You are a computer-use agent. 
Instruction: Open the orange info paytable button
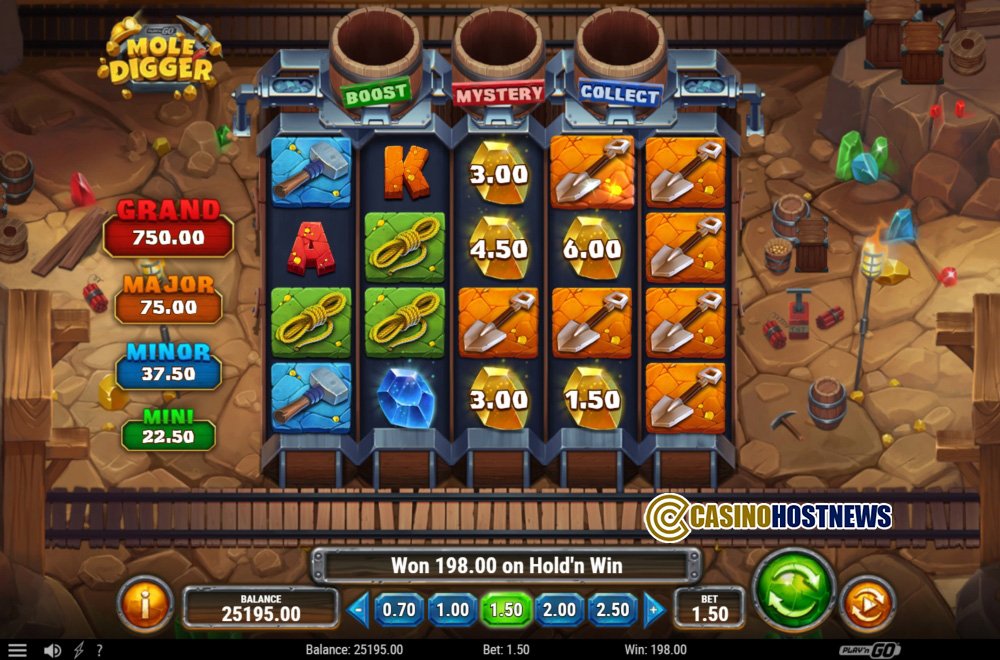(x=145, y=605)
